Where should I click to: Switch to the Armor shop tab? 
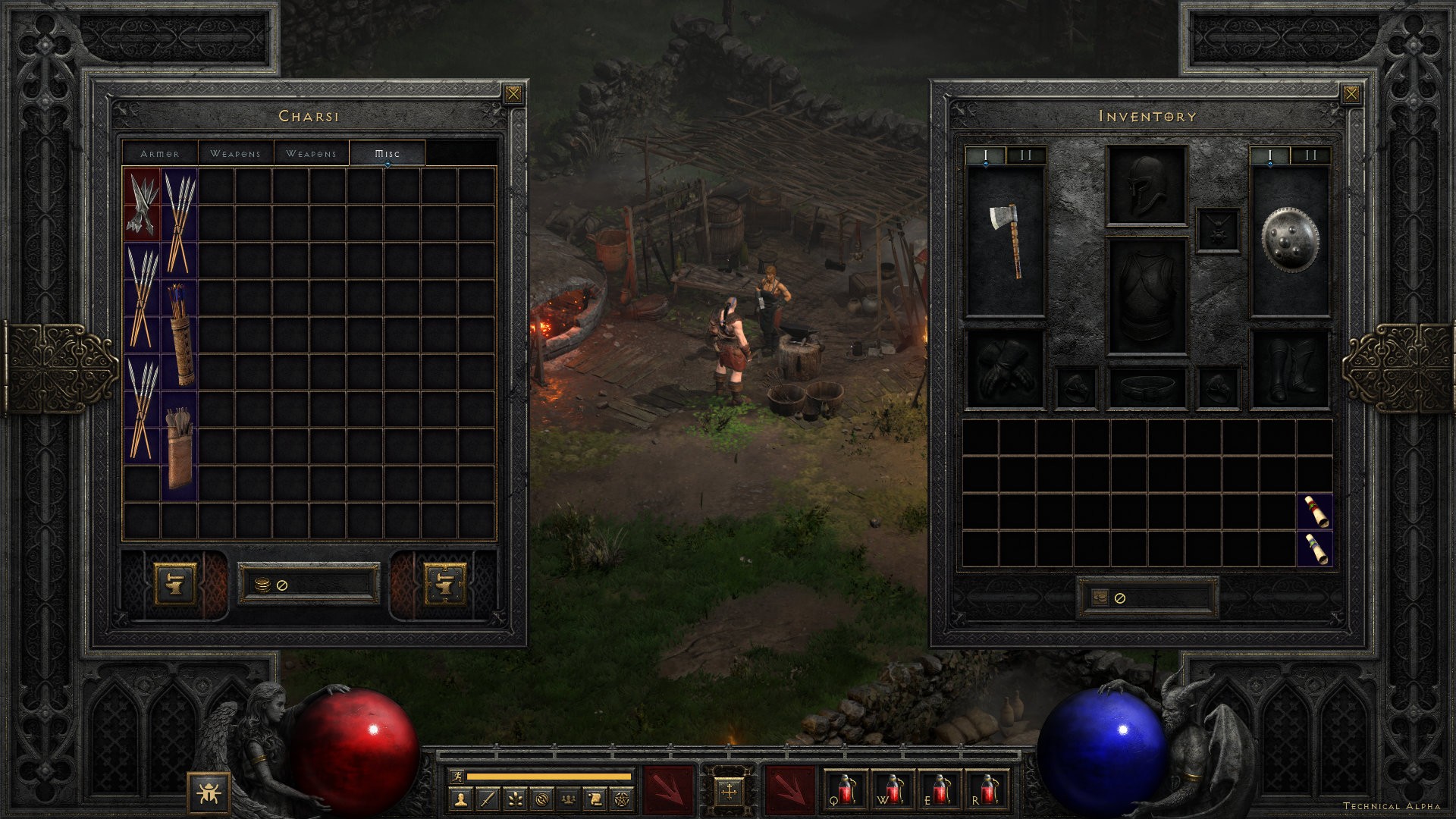pyautogui.click(x=160, y=153)
